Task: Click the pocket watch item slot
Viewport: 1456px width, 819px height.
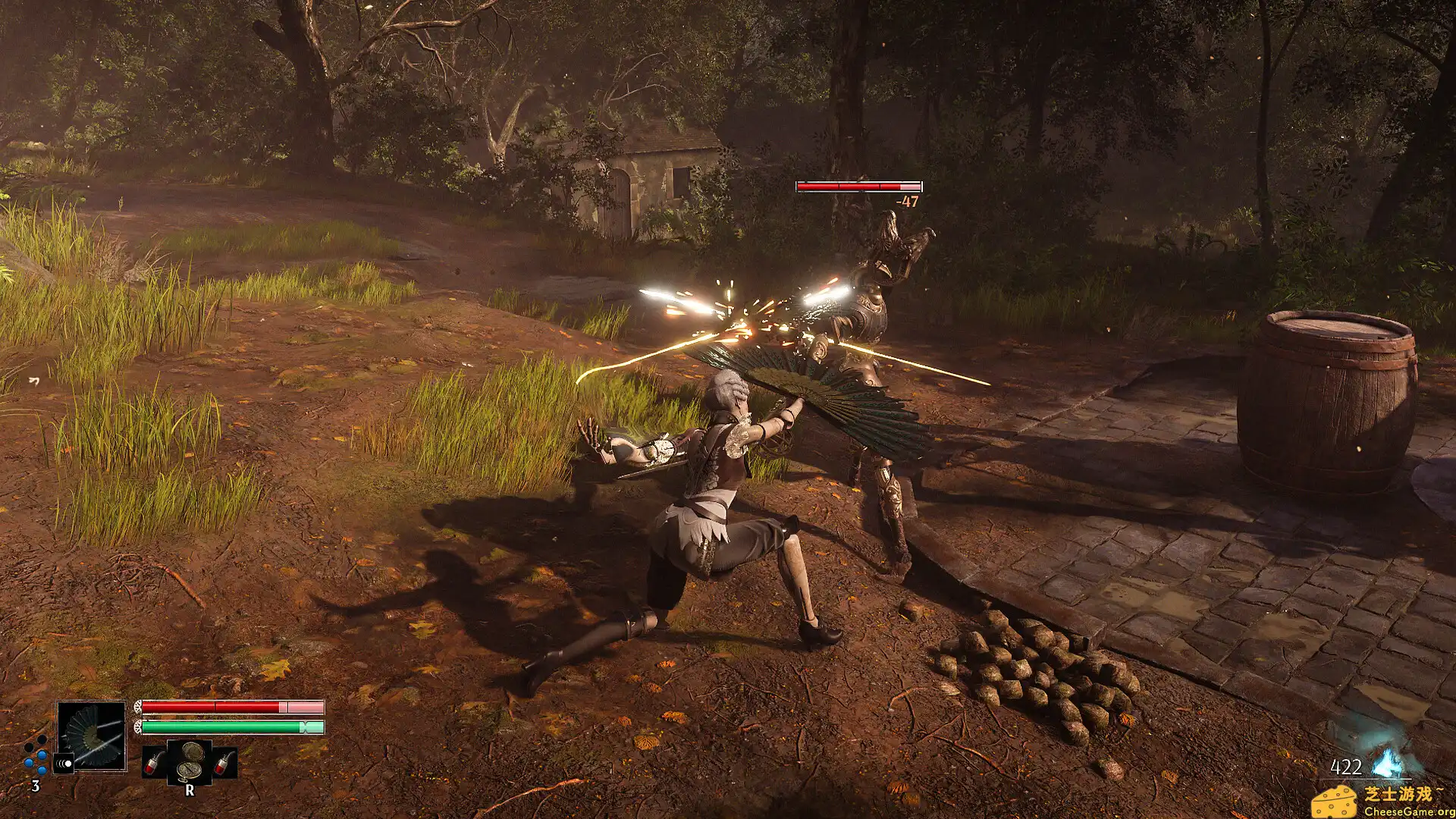Action: click(190, 761)
